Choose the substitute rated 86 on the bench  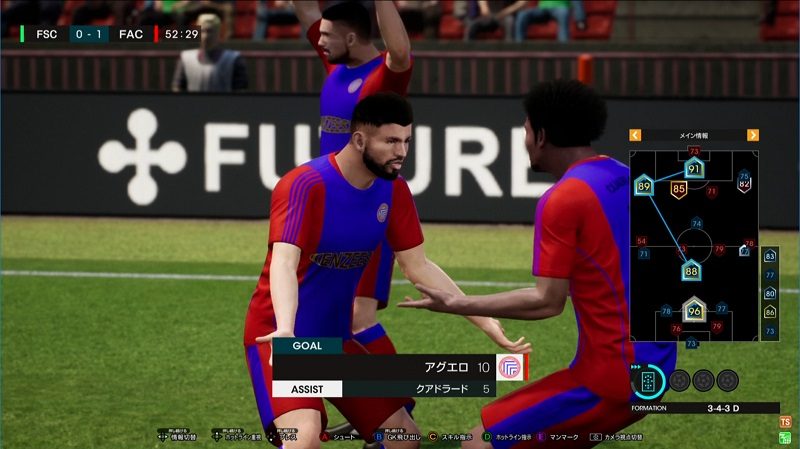coord(770,312)
